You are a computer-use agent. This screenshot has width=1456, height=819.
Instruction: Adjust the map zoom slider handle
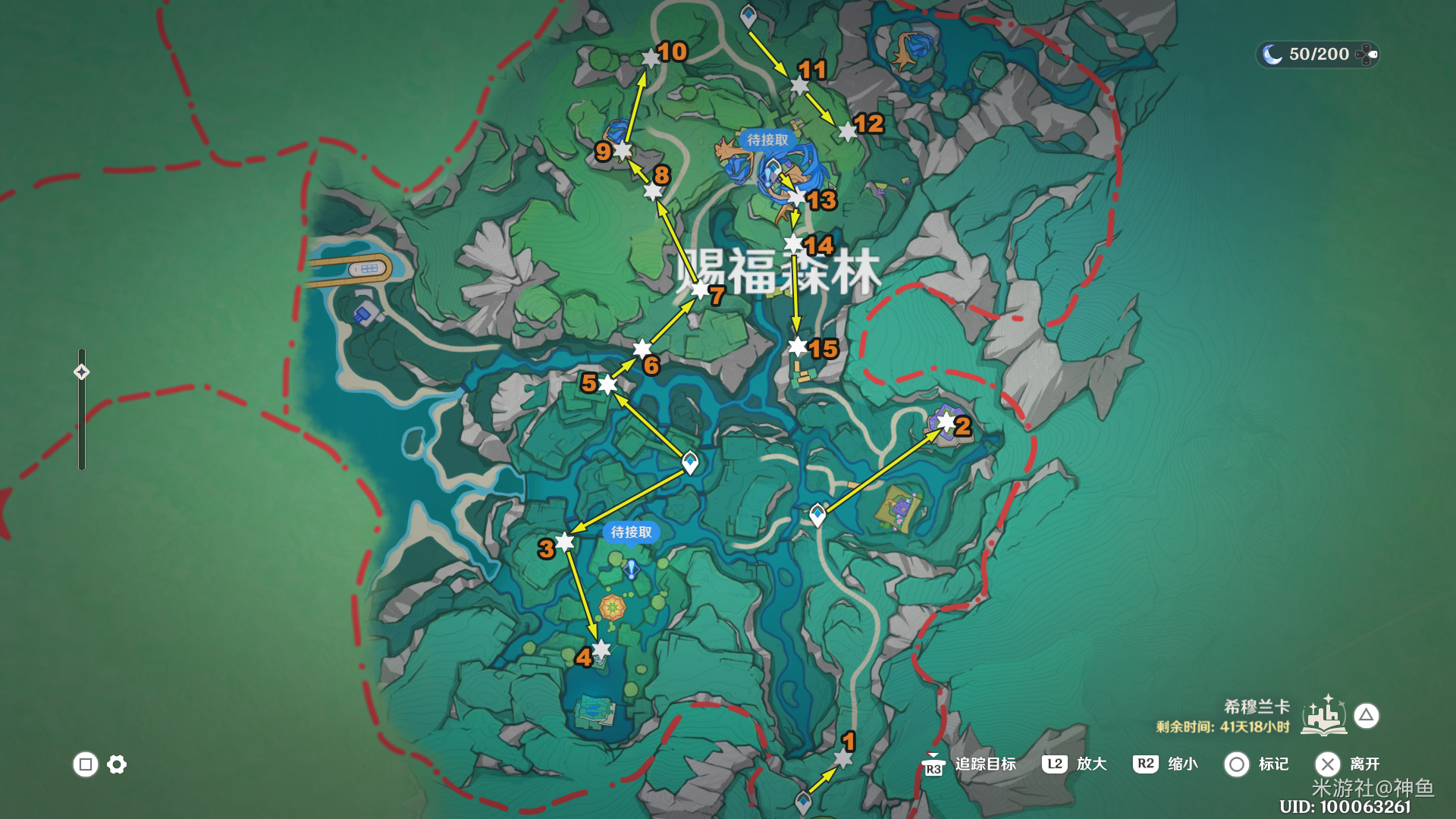[81, 372]
